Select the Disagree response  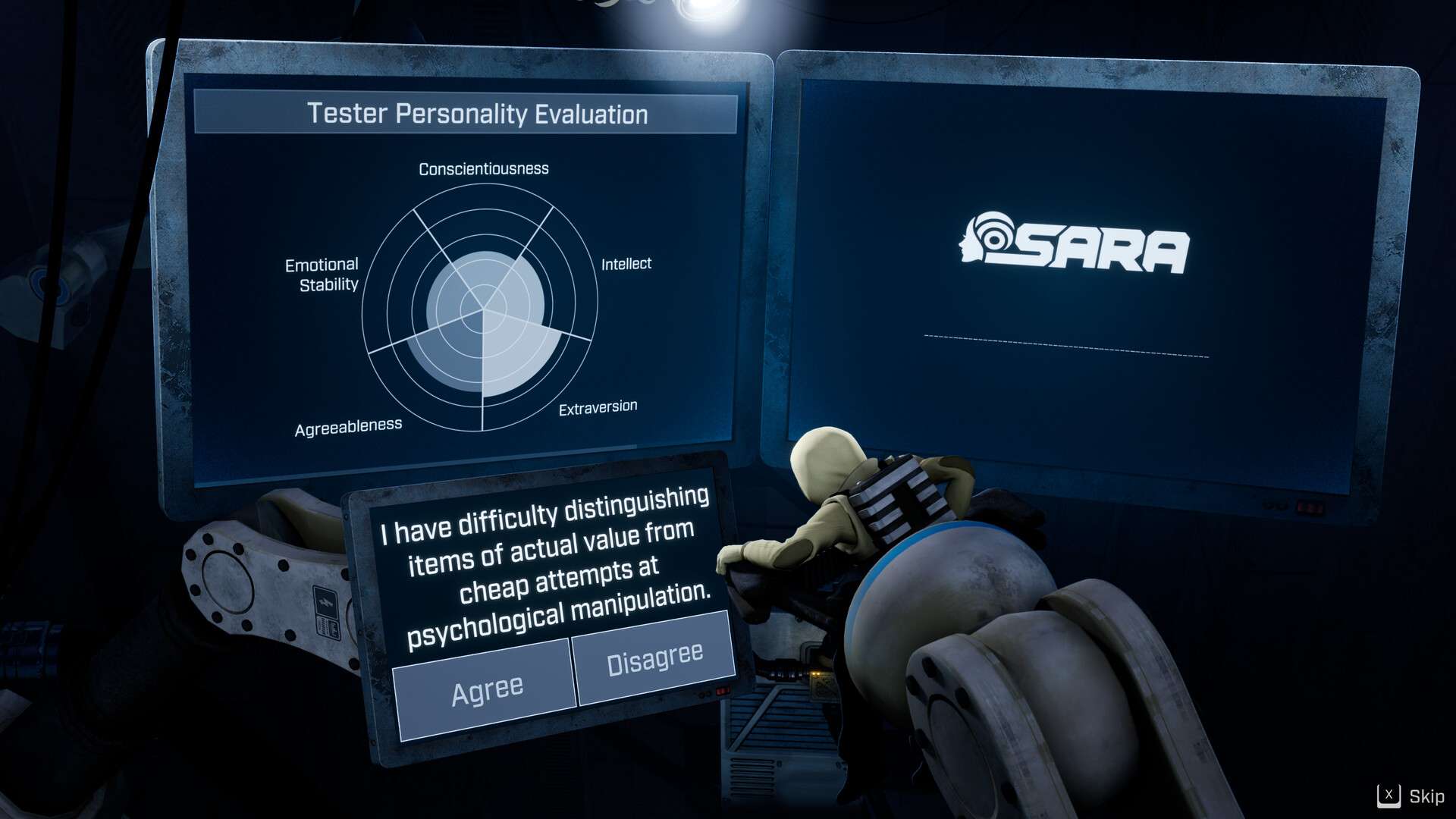click(x=654, y=658)
